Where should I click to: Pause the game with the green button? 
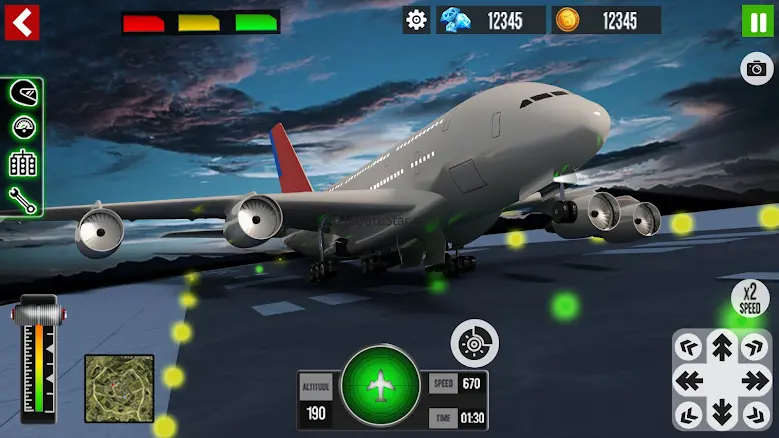point(757,21)
